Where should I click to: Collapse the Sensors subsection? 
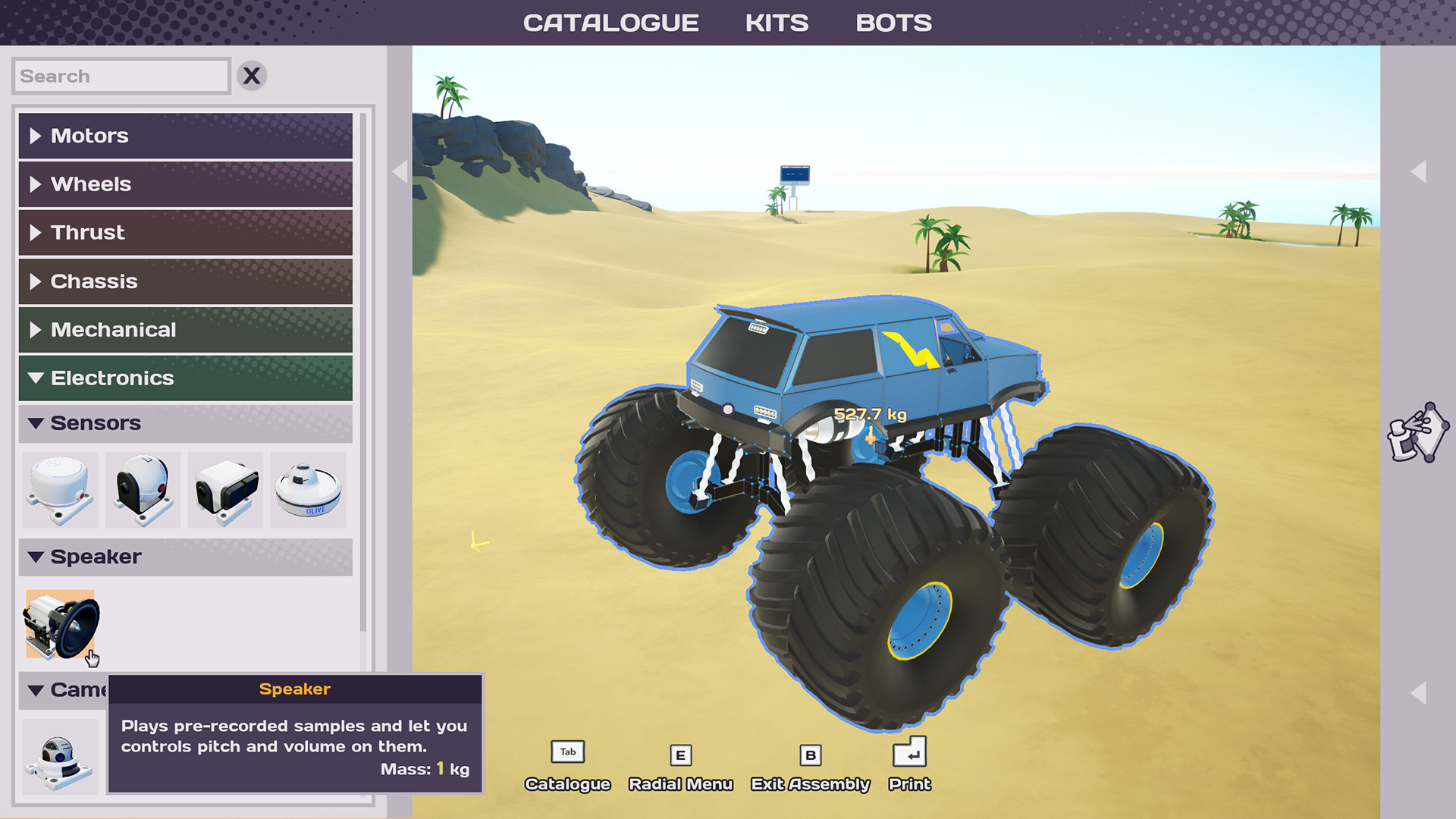pos(185,422)
